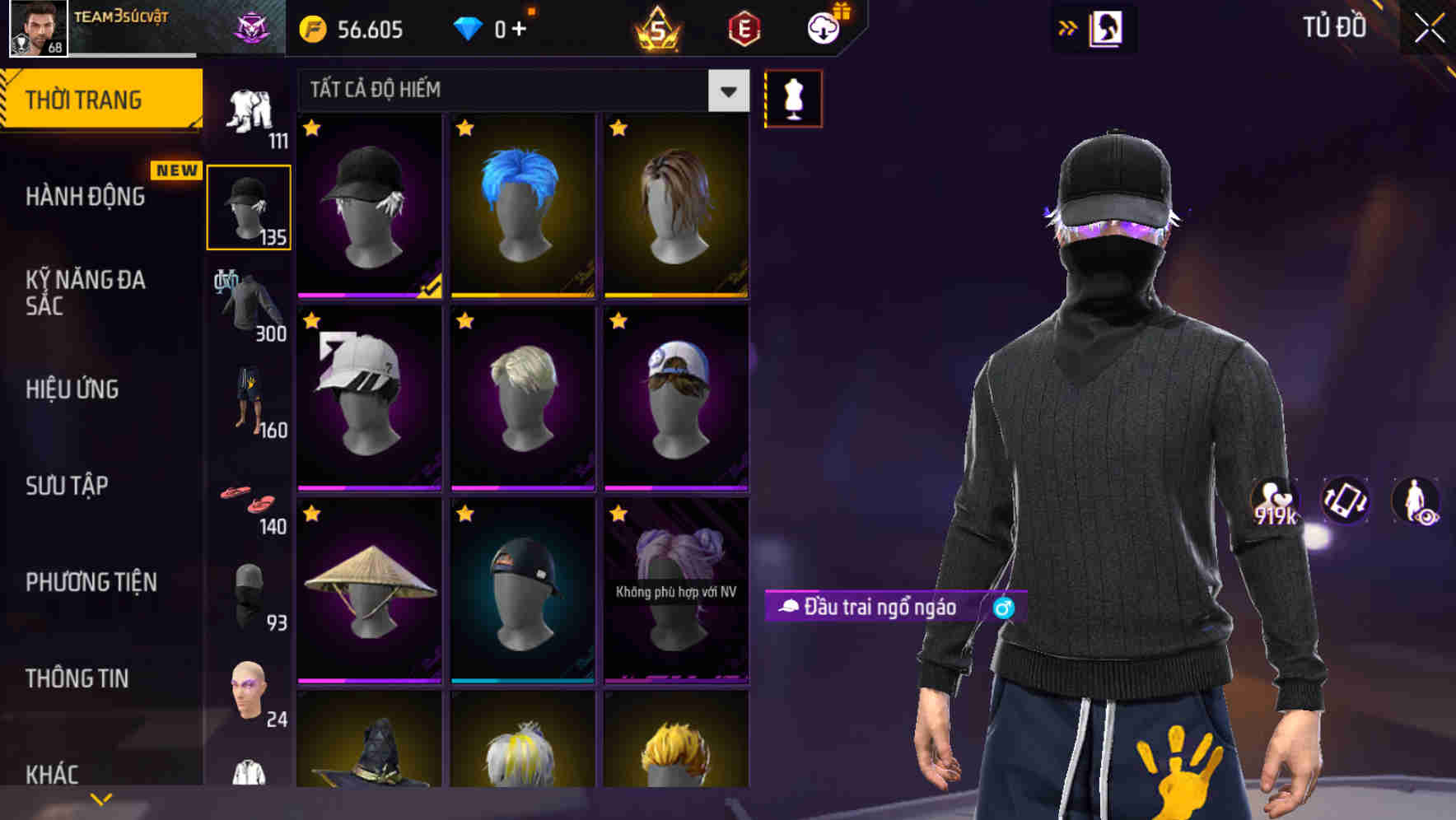Open the HIỆU ỨNG section
The height and width of the screenshot is (820, 1456).
(x=74, y=389)
